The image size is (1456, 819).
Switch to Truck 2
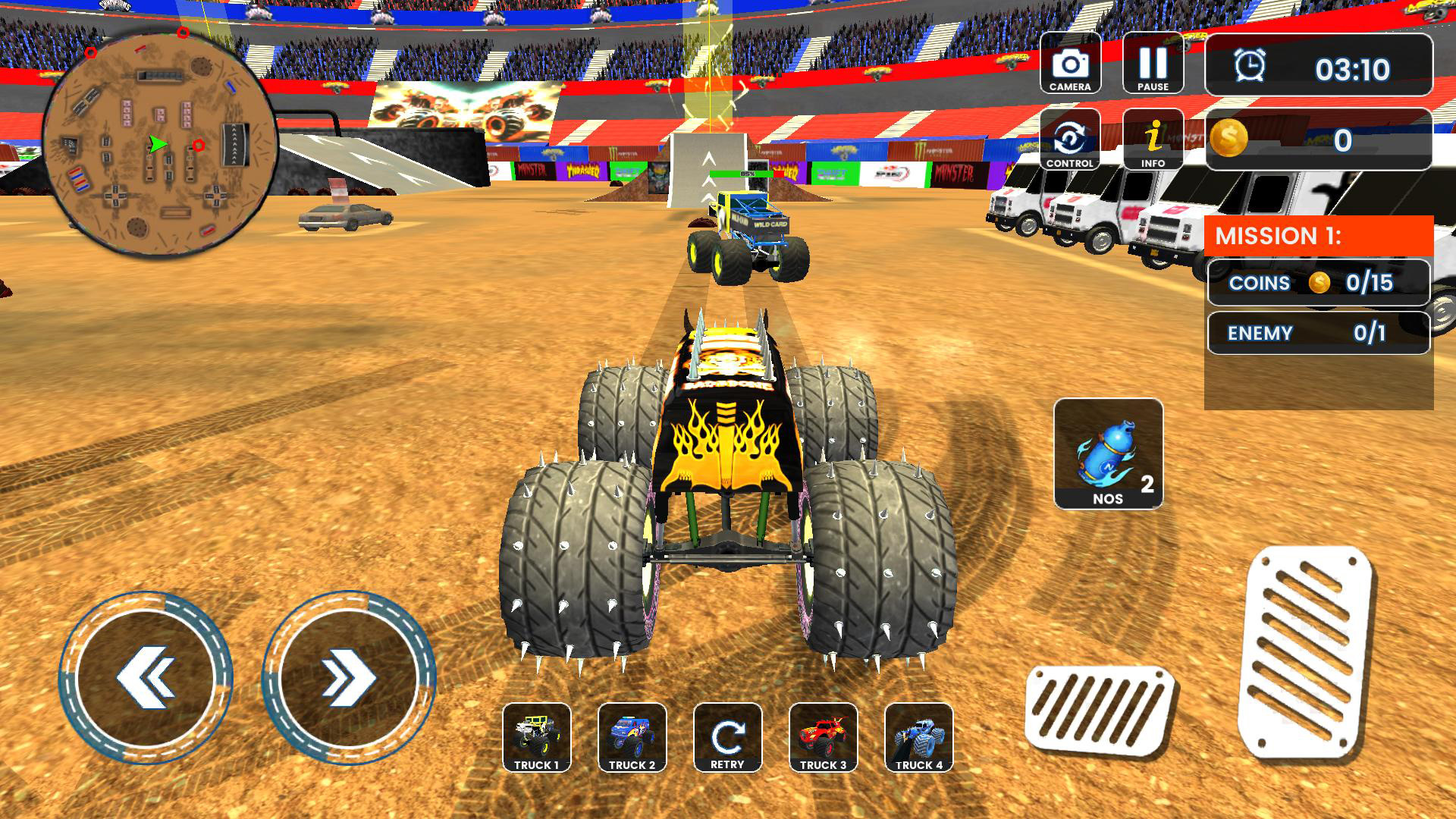(x=632, y=737)
